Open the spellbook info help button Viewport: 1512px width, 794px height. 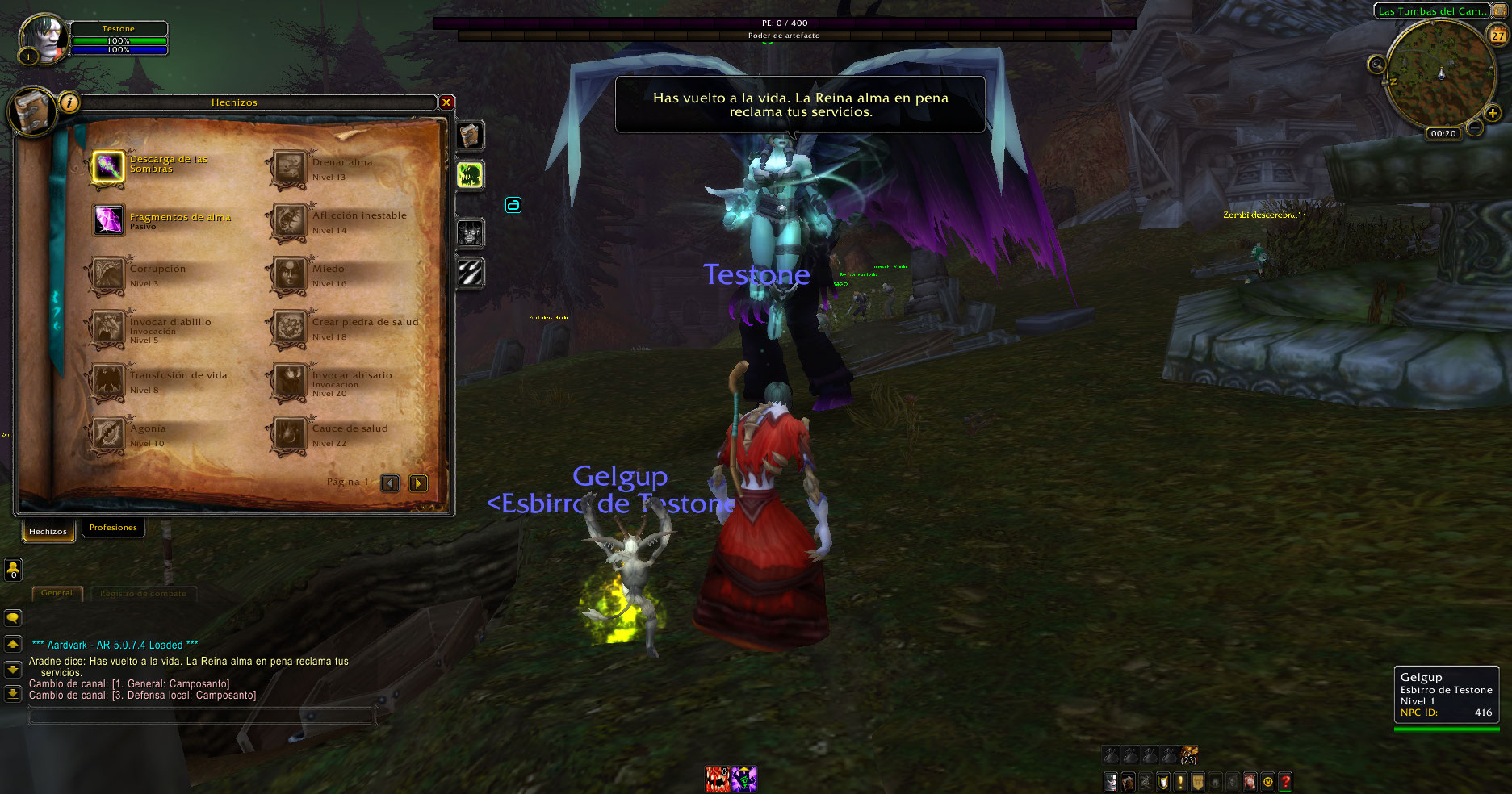(x=70, y=102)
